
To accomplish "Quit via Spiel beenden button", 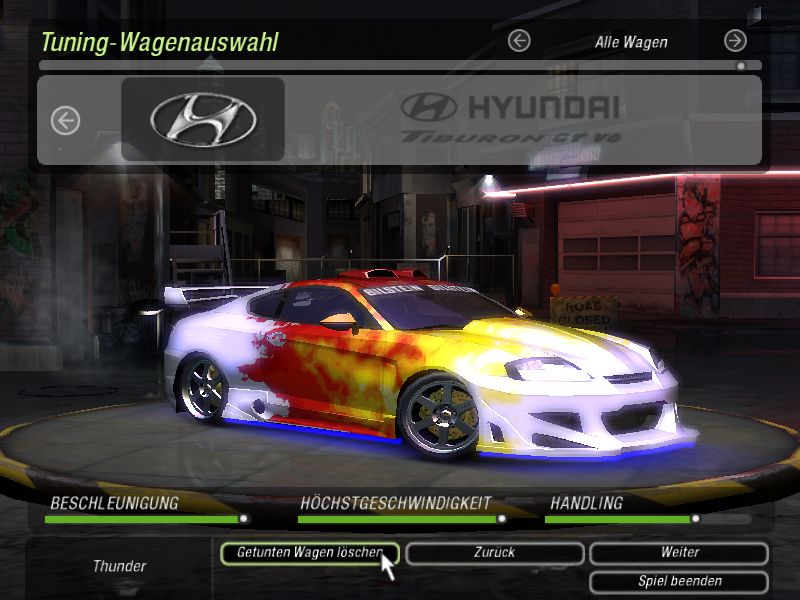I will pos(679,581).
